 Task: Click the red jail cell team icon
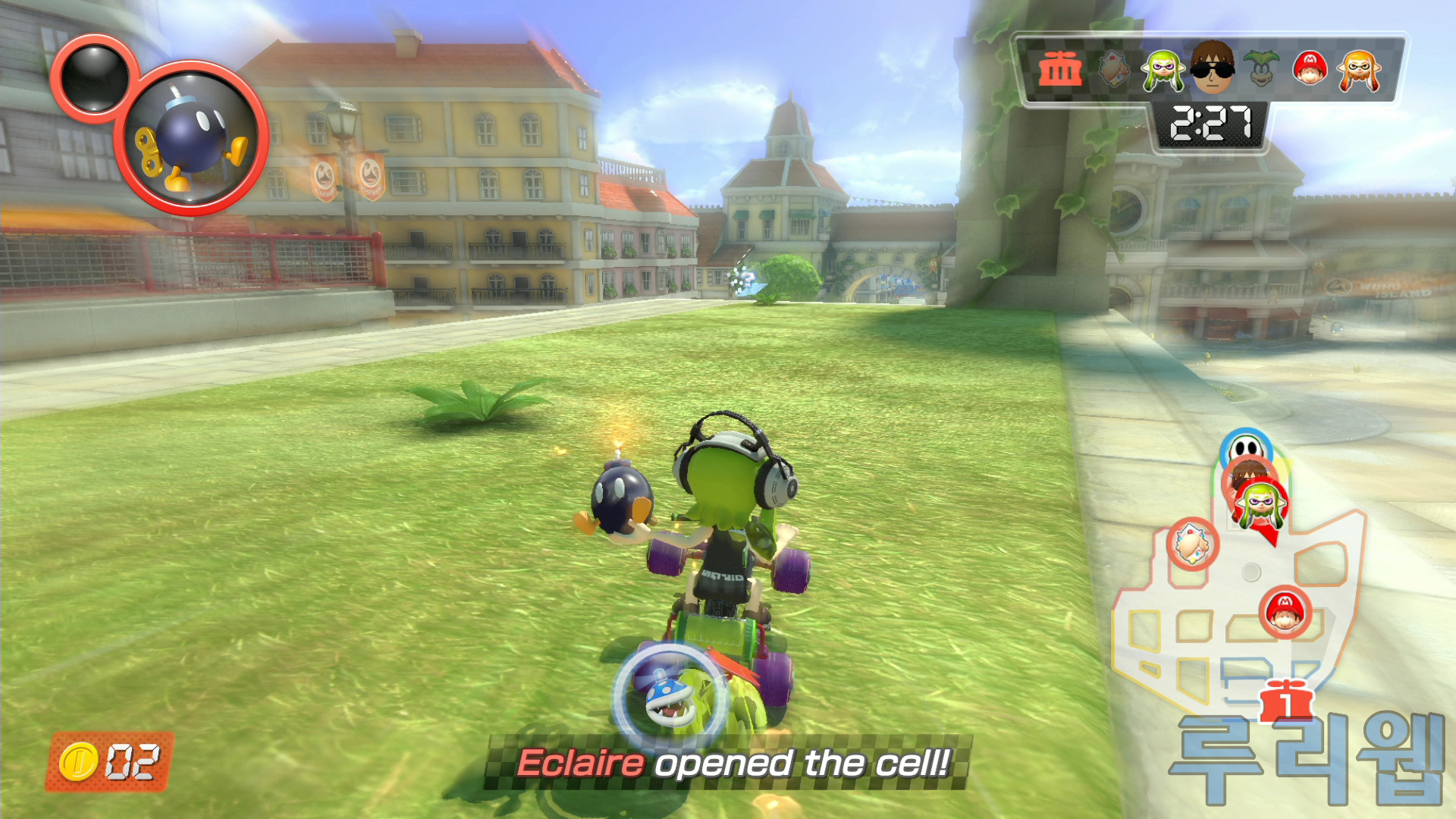pyautogui.click(x=1060, y=70)
